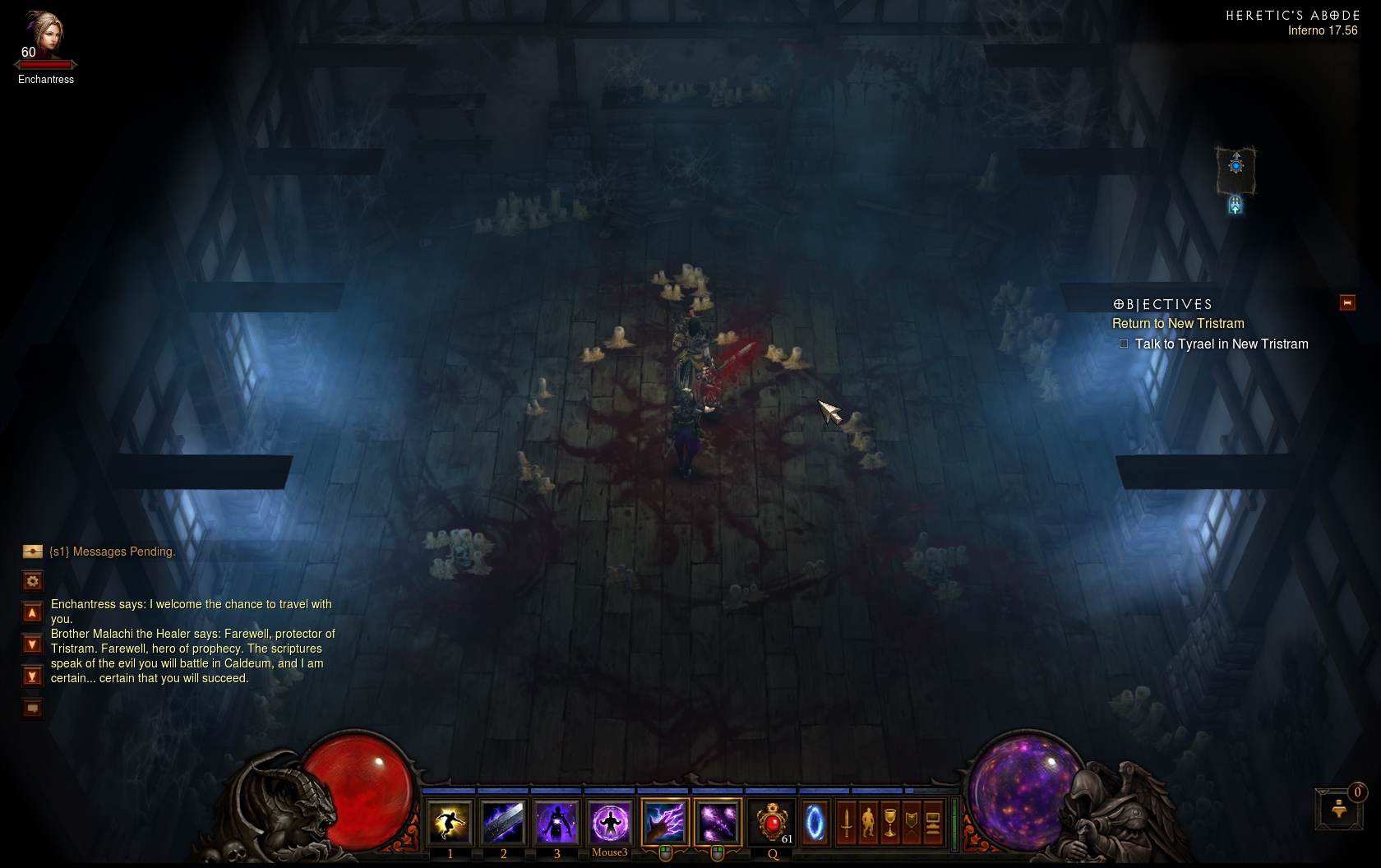The image size is (1381, 868).
Task: Select the lightning hand left-mouse skill
Action: (664, 822)
